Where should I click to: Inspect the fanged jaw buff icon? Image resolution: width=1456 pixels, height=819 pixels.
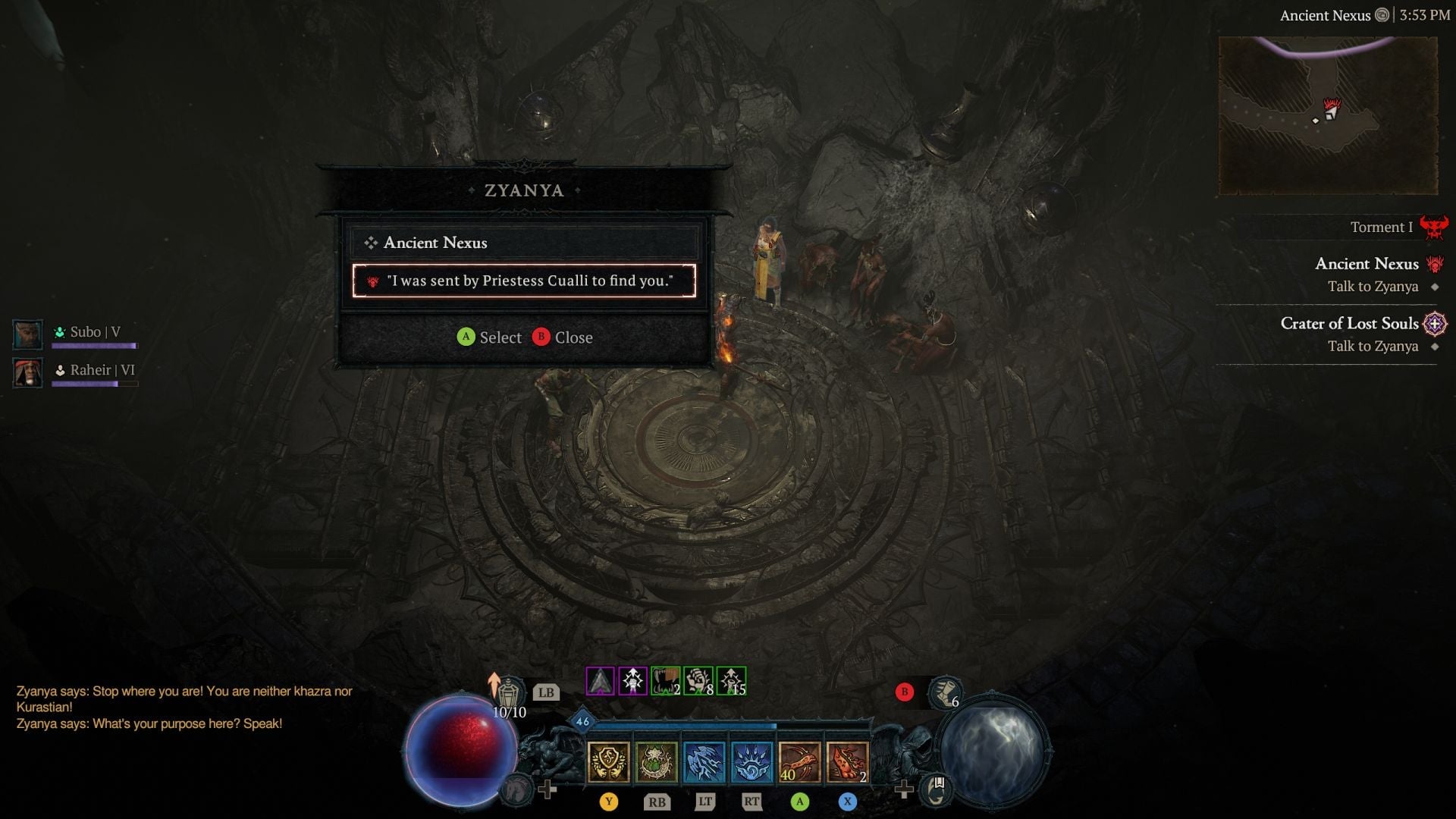666,681
